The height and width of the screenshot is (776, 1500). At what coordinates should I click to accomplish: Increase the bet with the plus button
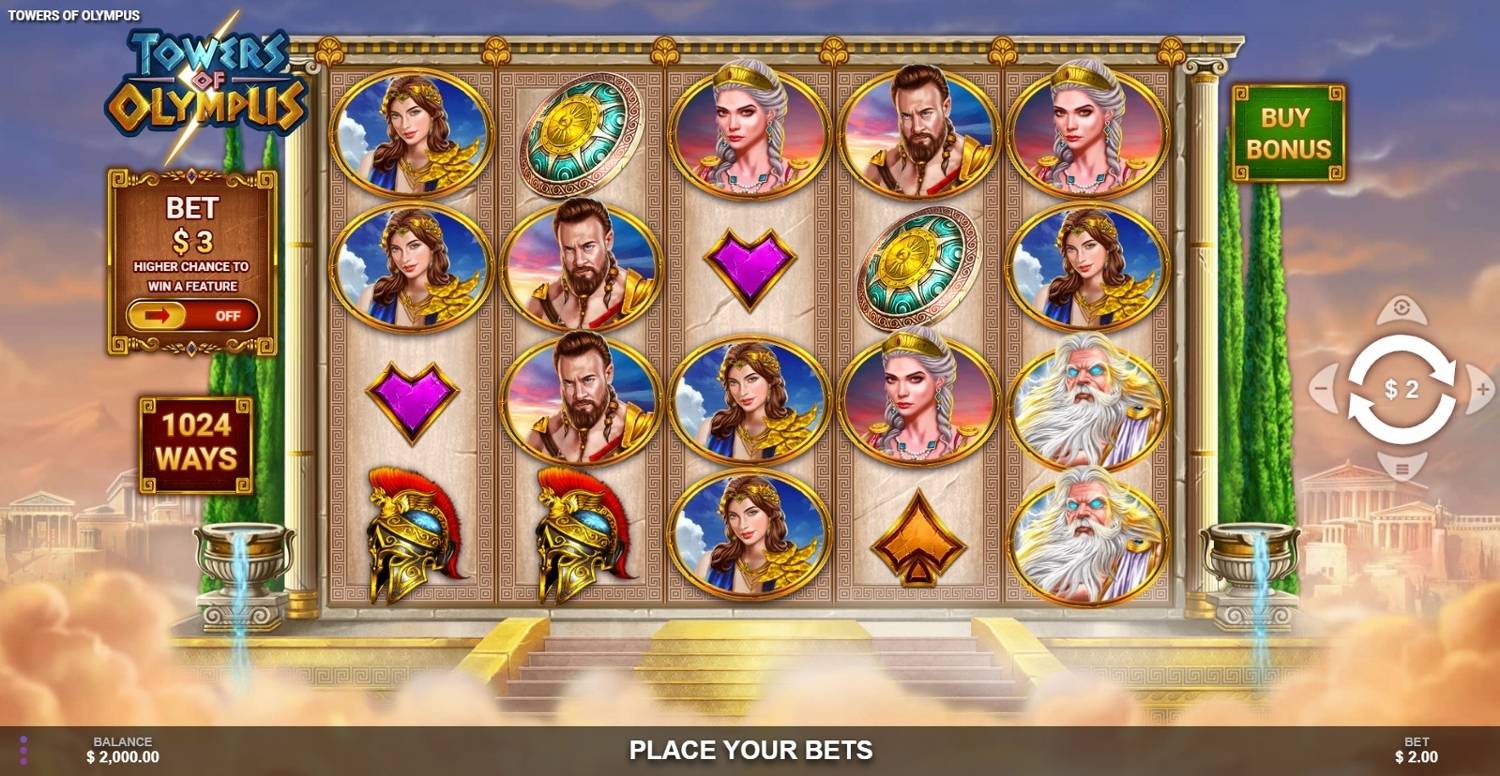1479,385
